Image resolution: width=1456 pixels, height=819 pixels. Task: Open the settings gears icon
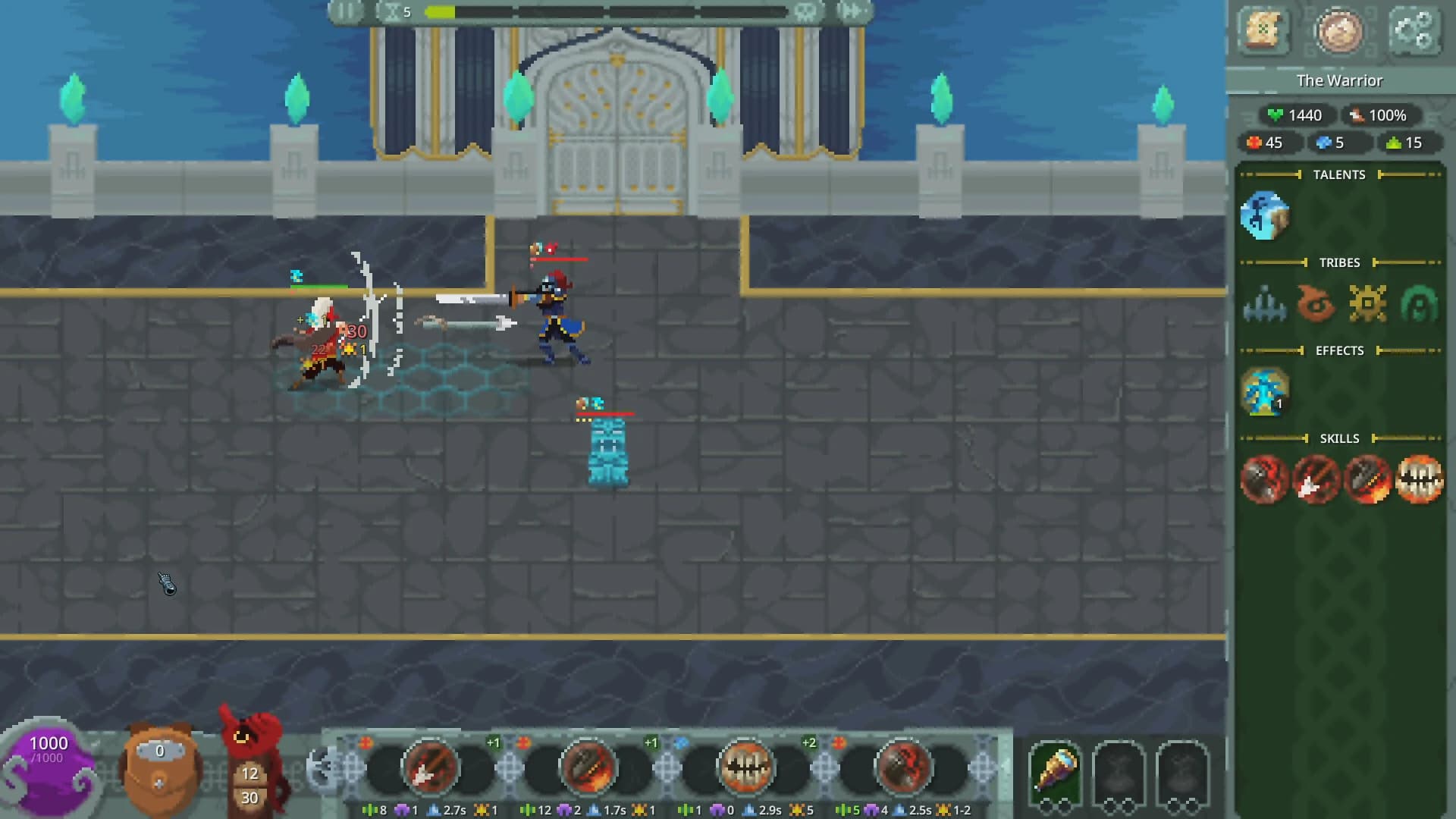(x=1415, y=32)
